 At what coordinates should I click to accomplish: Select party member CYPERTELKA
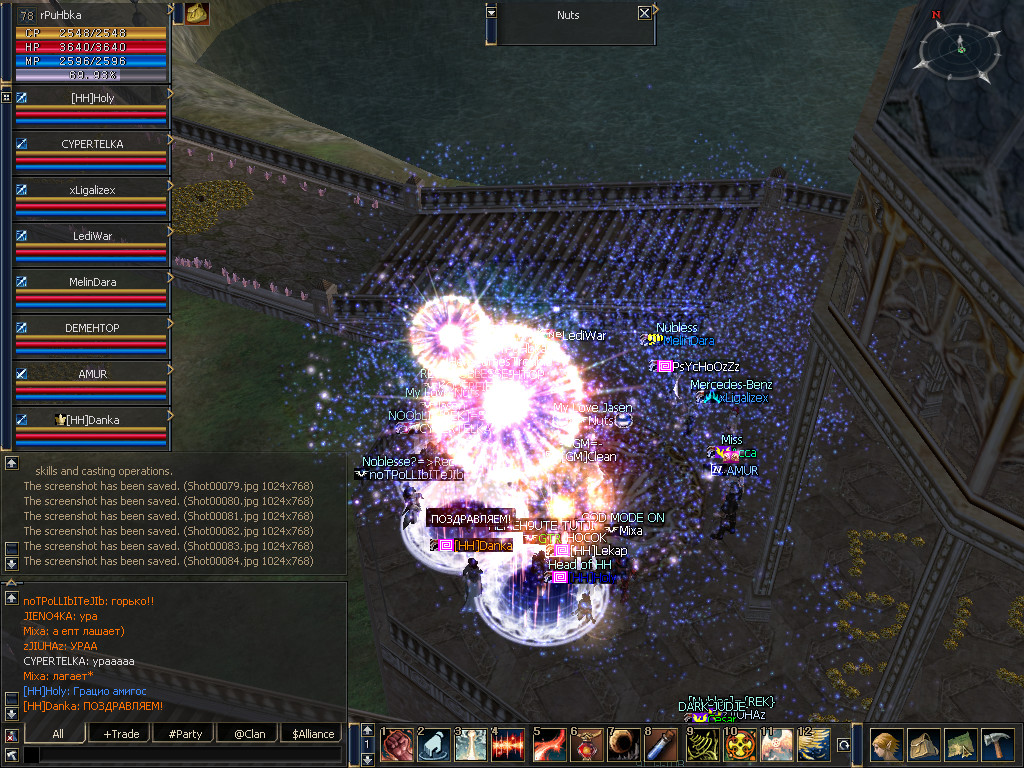92,144
